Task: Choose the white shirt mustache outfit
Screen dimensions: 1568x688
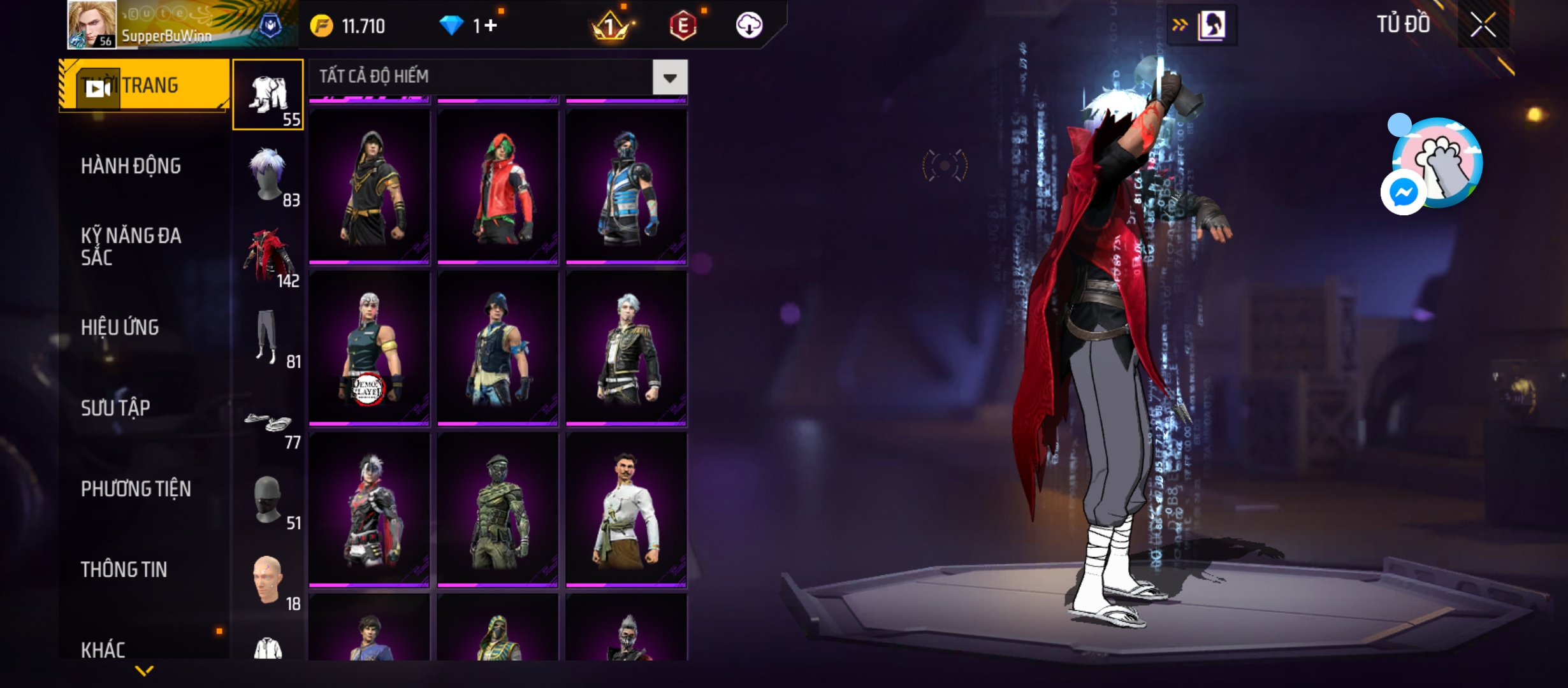Action: (x=626, y=510)
